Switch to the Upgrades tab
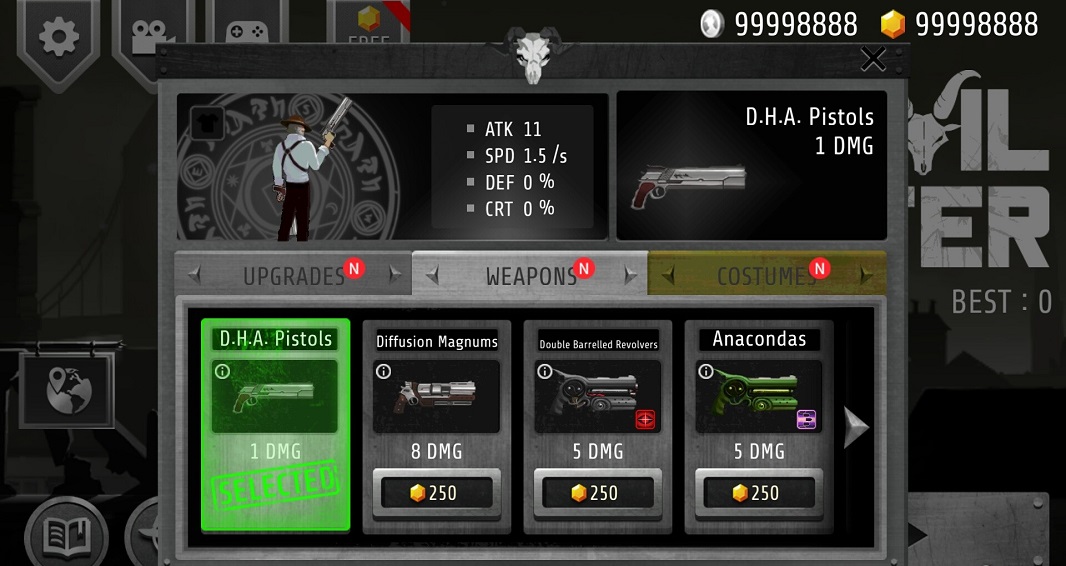 click(x=294, y=275)
